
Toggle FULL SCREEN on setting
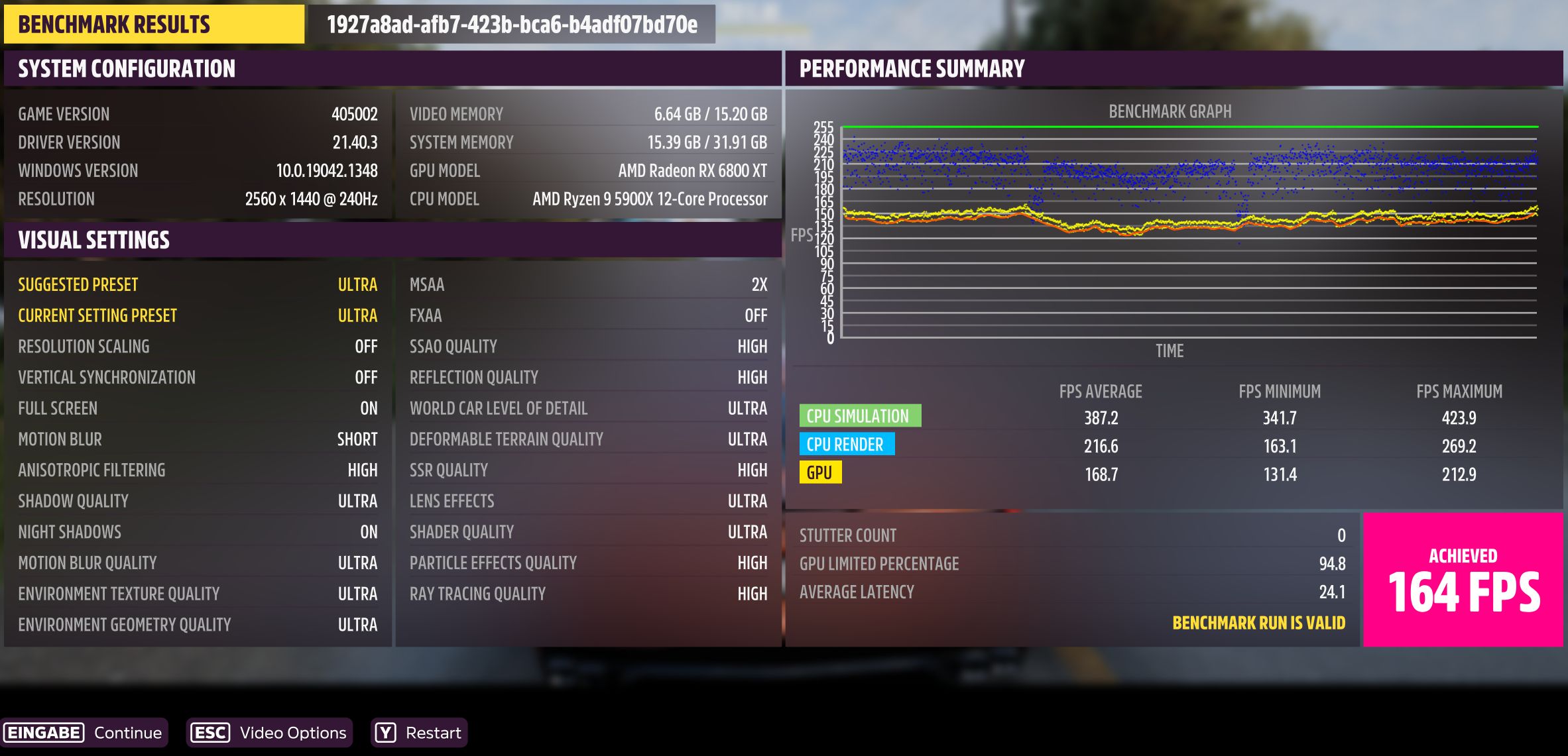(199, 408)
